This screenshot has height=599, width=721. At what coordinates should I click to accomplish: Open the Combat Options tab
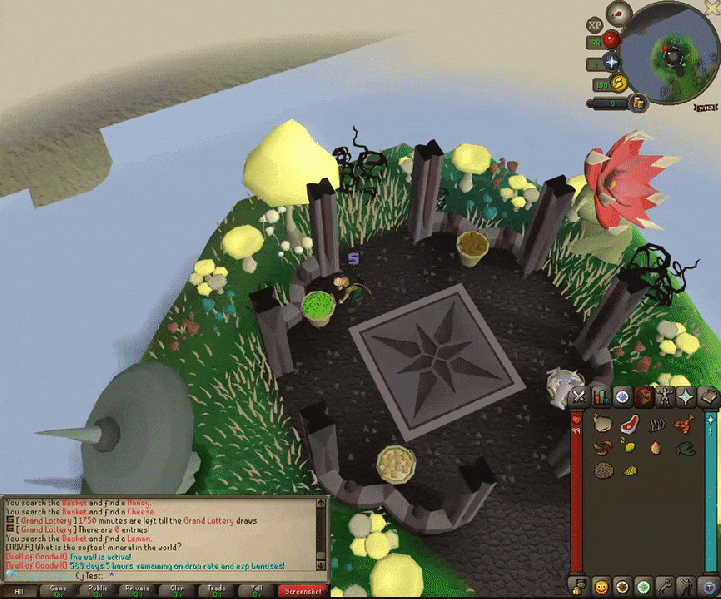pyautogui.click(x=579, y=397)
